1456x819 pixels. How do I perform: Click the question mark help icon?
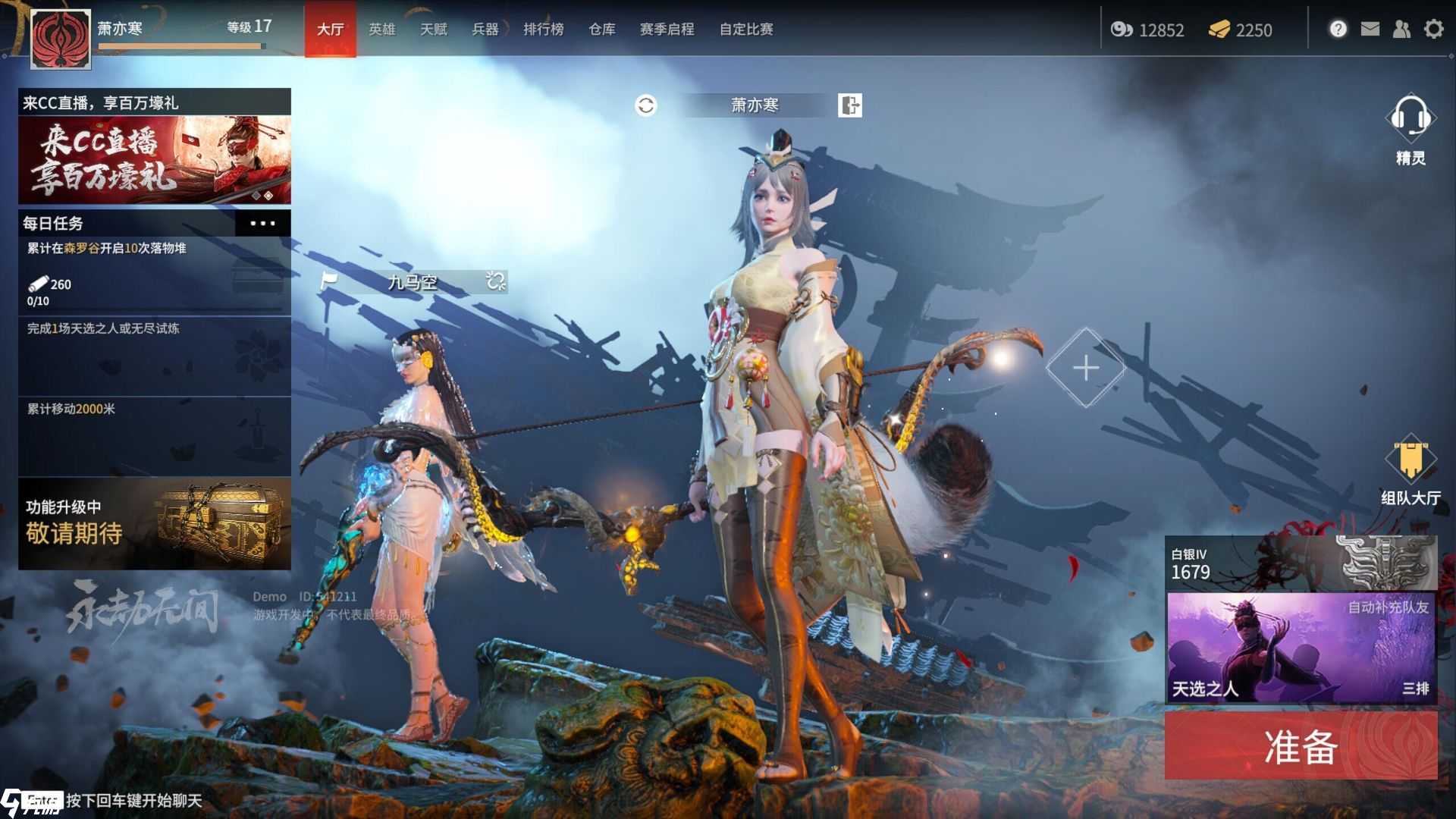[1338, 30]
